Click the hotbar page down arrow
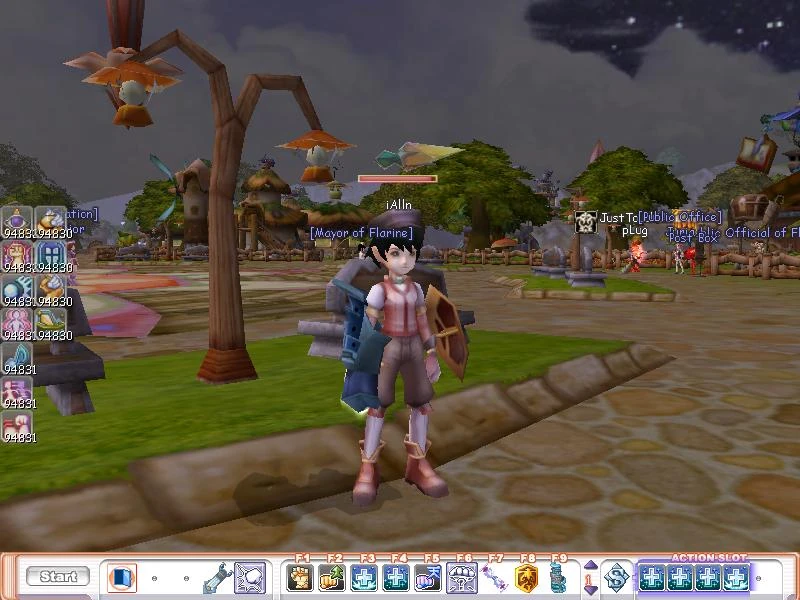Screen dimensions: 800x600 click(x=590, y=588)
